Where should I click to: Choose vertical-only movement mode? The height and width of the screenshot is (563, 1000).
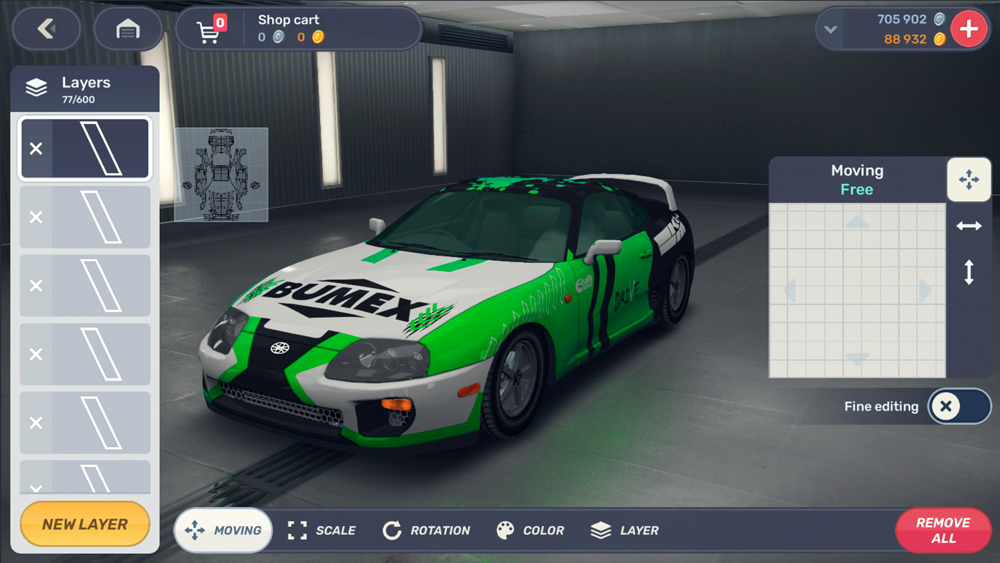(x=968, y=272)
